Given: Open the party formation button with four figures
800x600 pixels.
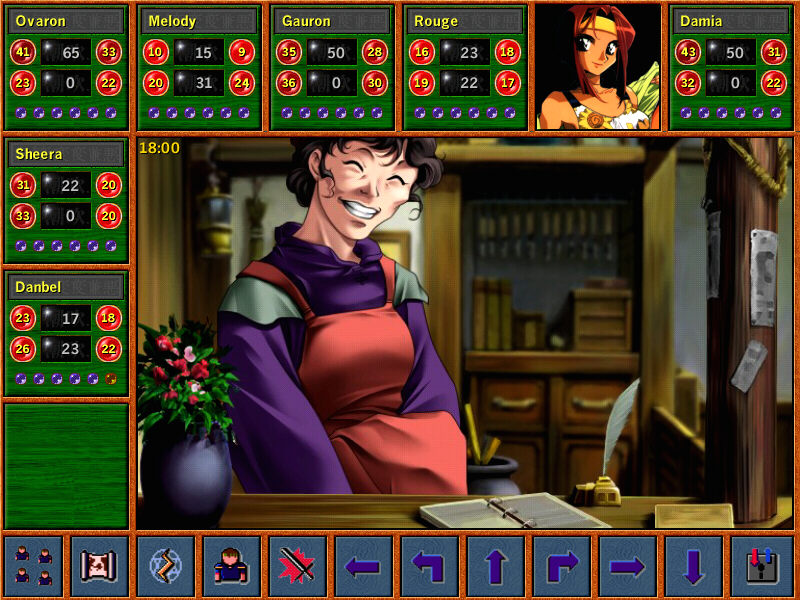Looking at the screenshot, I should 33,566.
